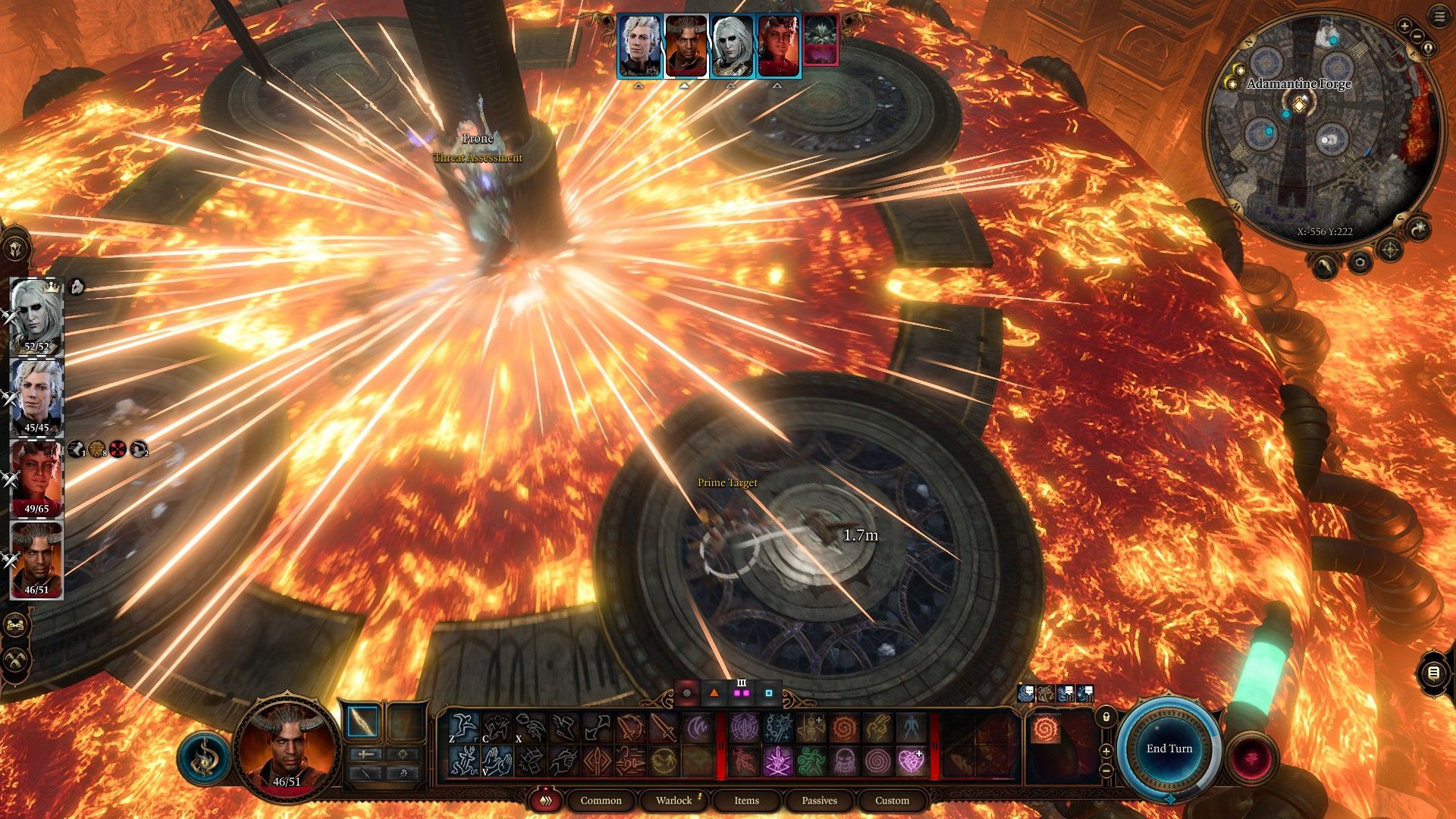This screenshot has width=1456, height=819.
Task: Click the camera button under the minimap
Action: 1360,262
